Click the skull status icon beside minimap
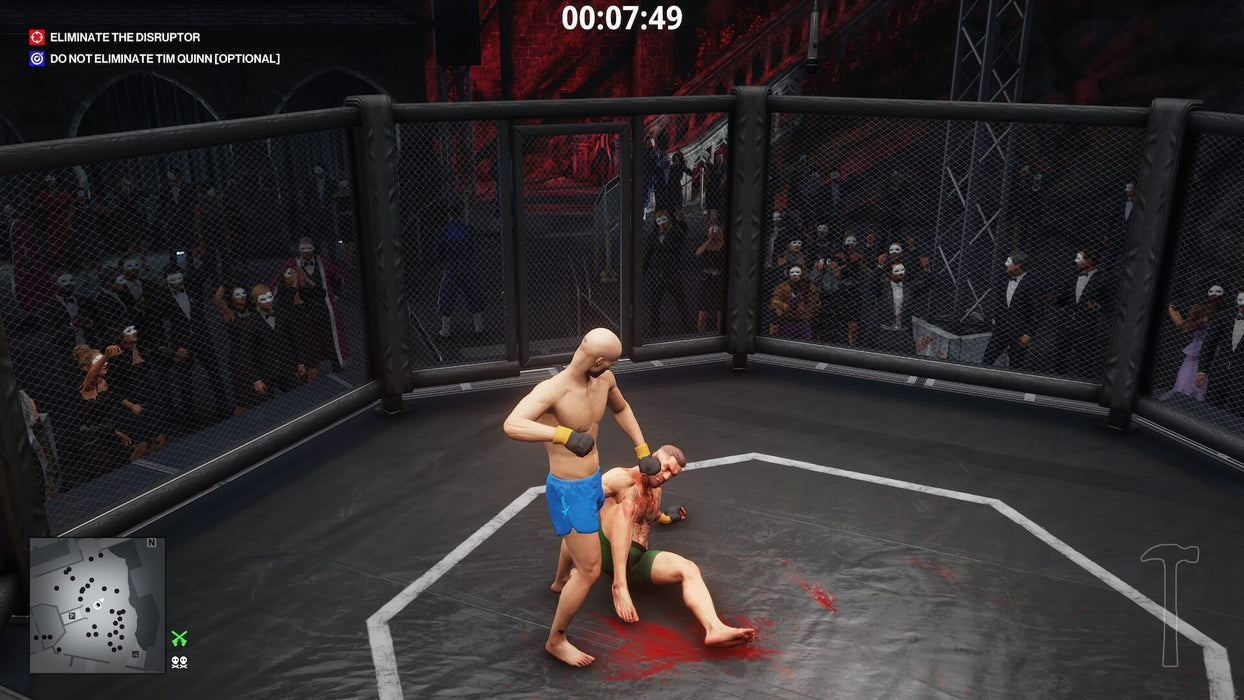This screenshot has height=700, width=1244. [179, 661]
